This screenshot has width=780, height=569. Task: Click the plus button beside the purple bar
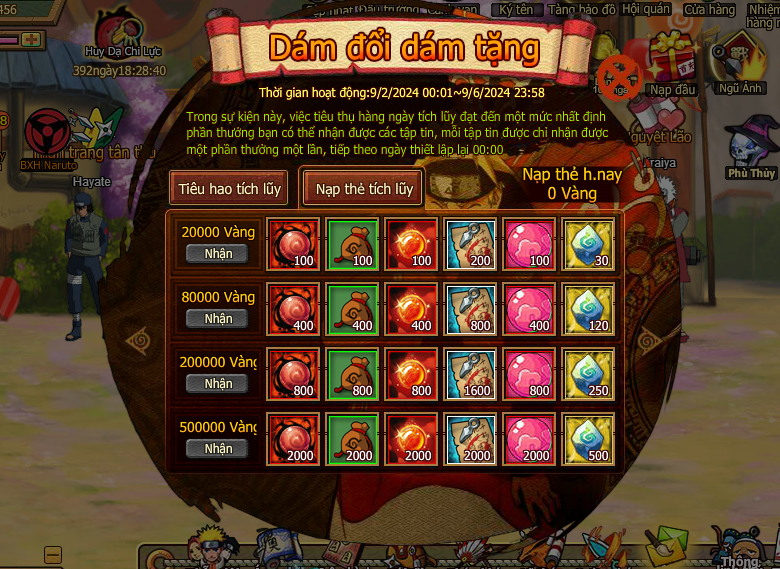coord(32,39)
